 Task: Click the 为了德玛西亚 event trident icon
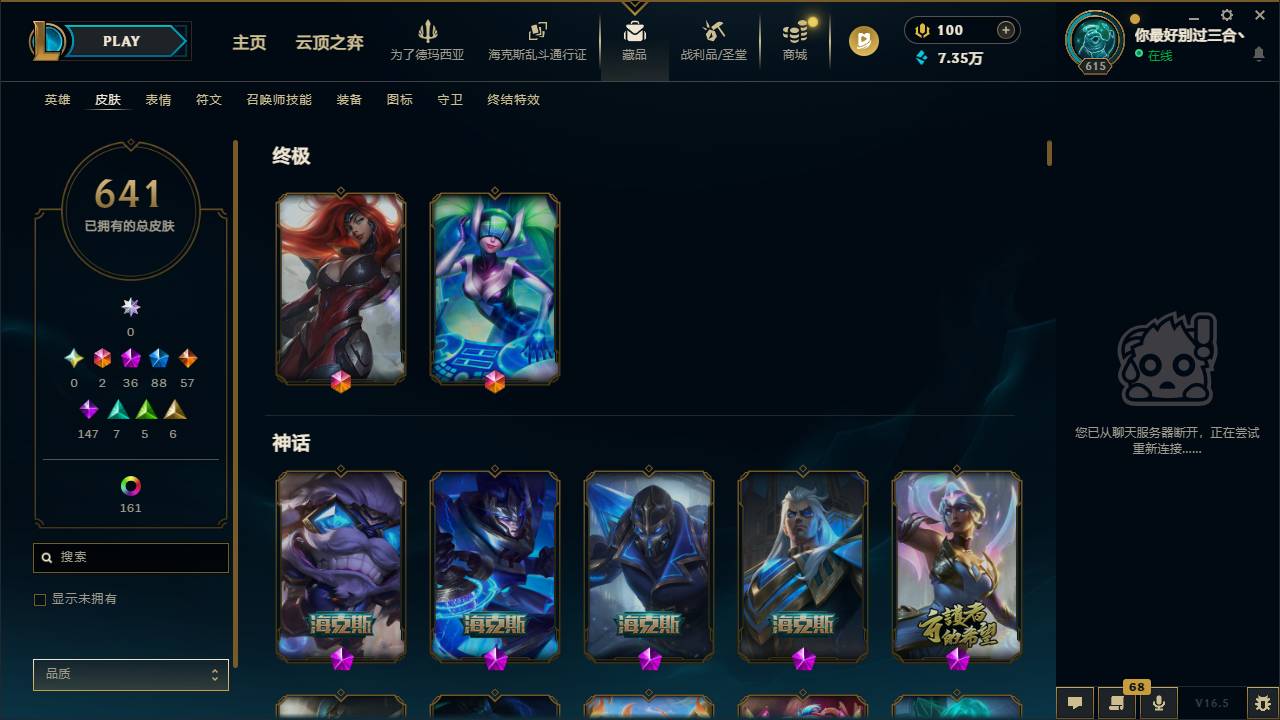coord(428,32)
